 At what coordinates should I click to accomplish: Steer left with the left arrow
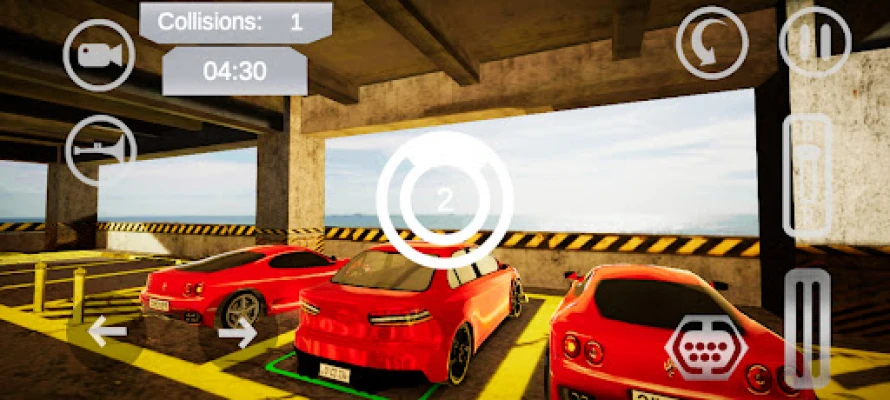point(108,330)
